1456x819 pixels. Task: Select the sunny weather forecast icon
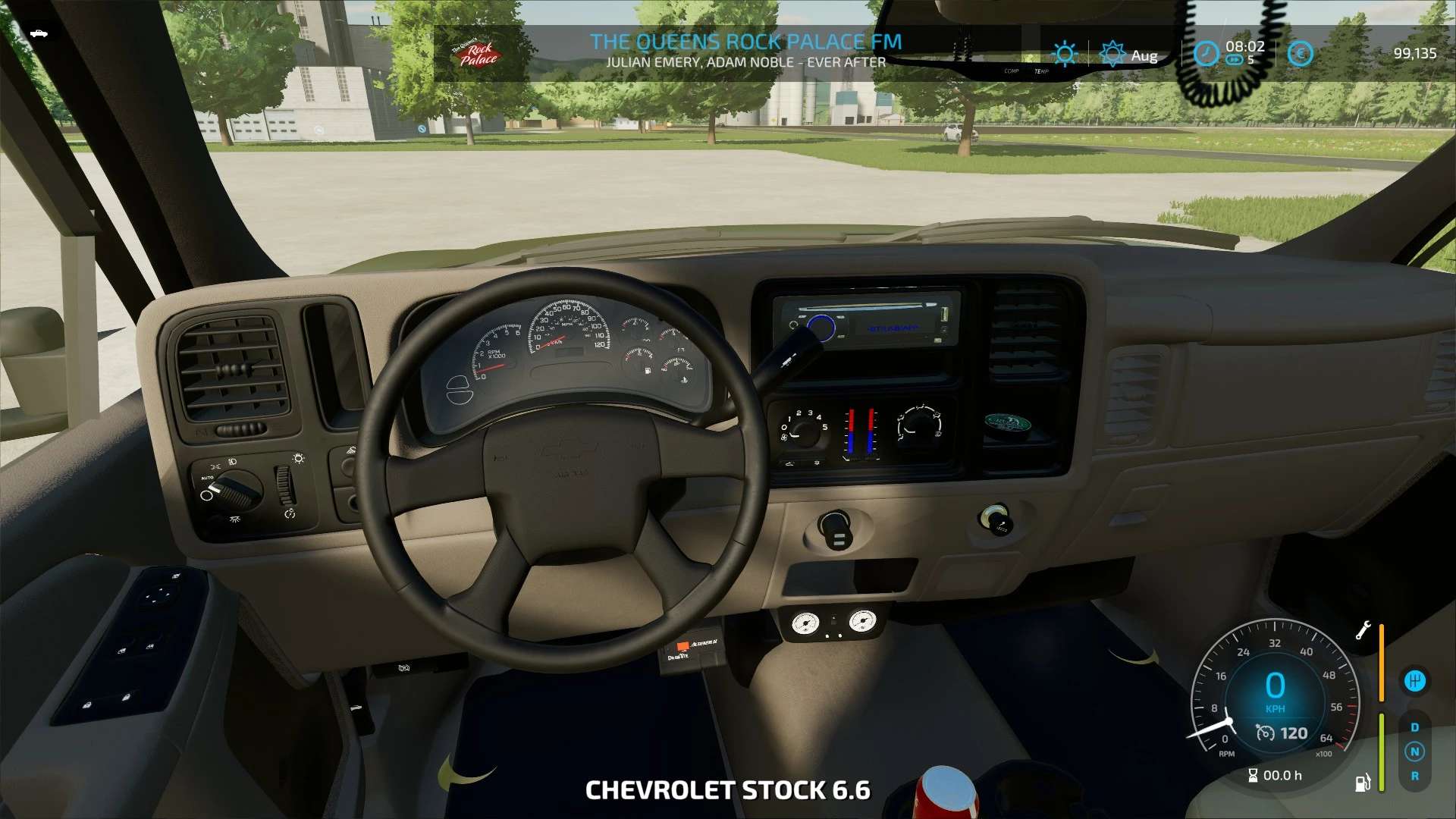click(1065, 54)
